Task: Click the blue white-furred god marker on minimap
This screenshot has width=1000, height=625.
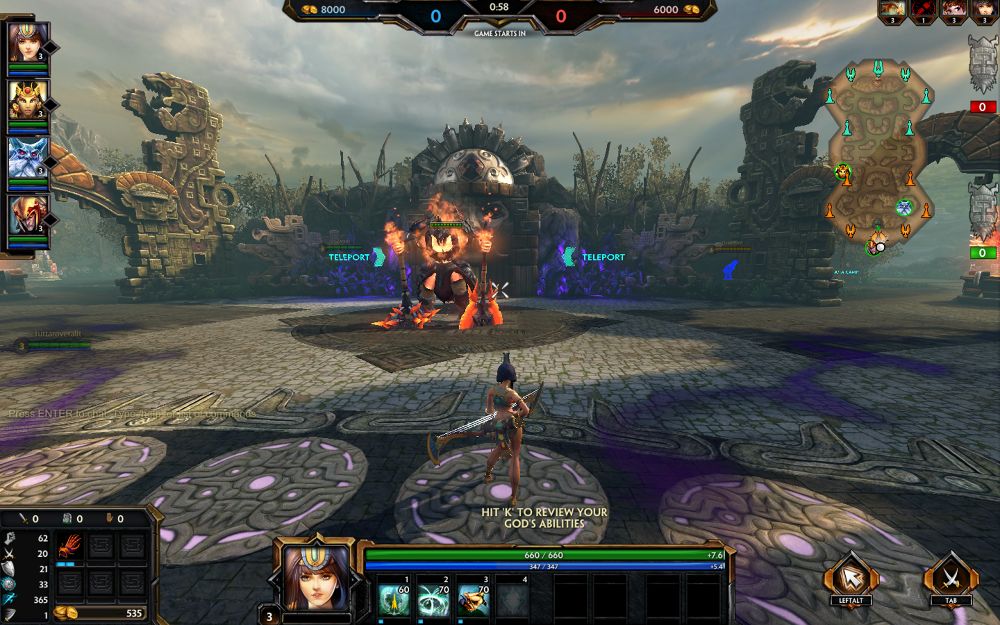Action: click(x=905, y=207)
